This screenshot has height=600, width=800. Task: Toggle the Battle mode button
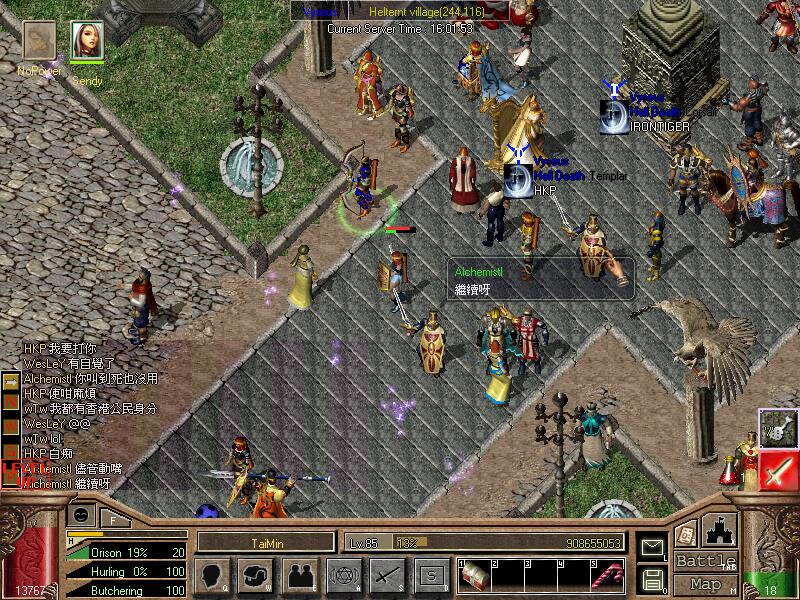click(x=705, y=560)
